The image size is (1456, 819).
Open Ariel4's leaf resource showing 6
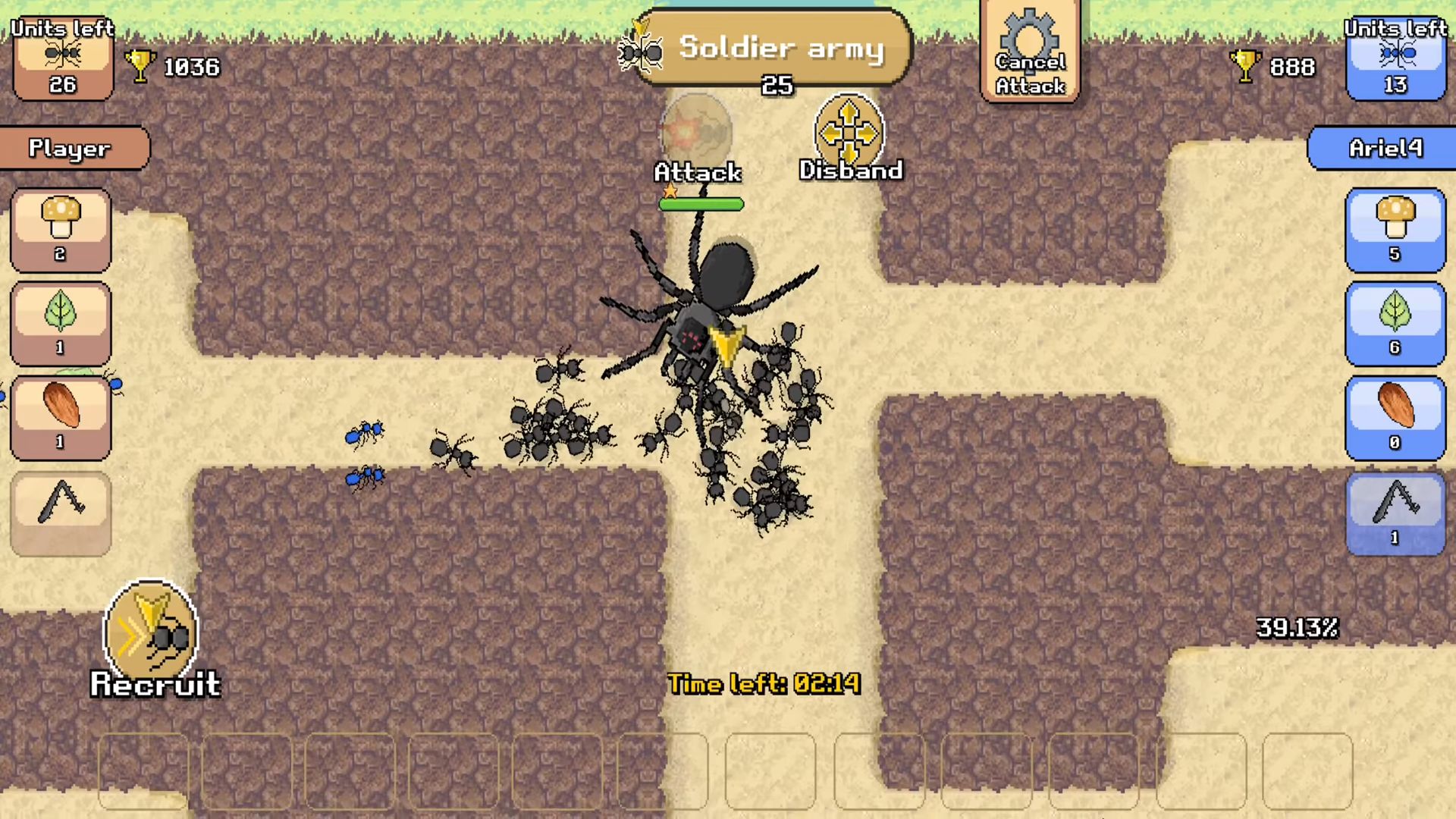[1395, 322]
